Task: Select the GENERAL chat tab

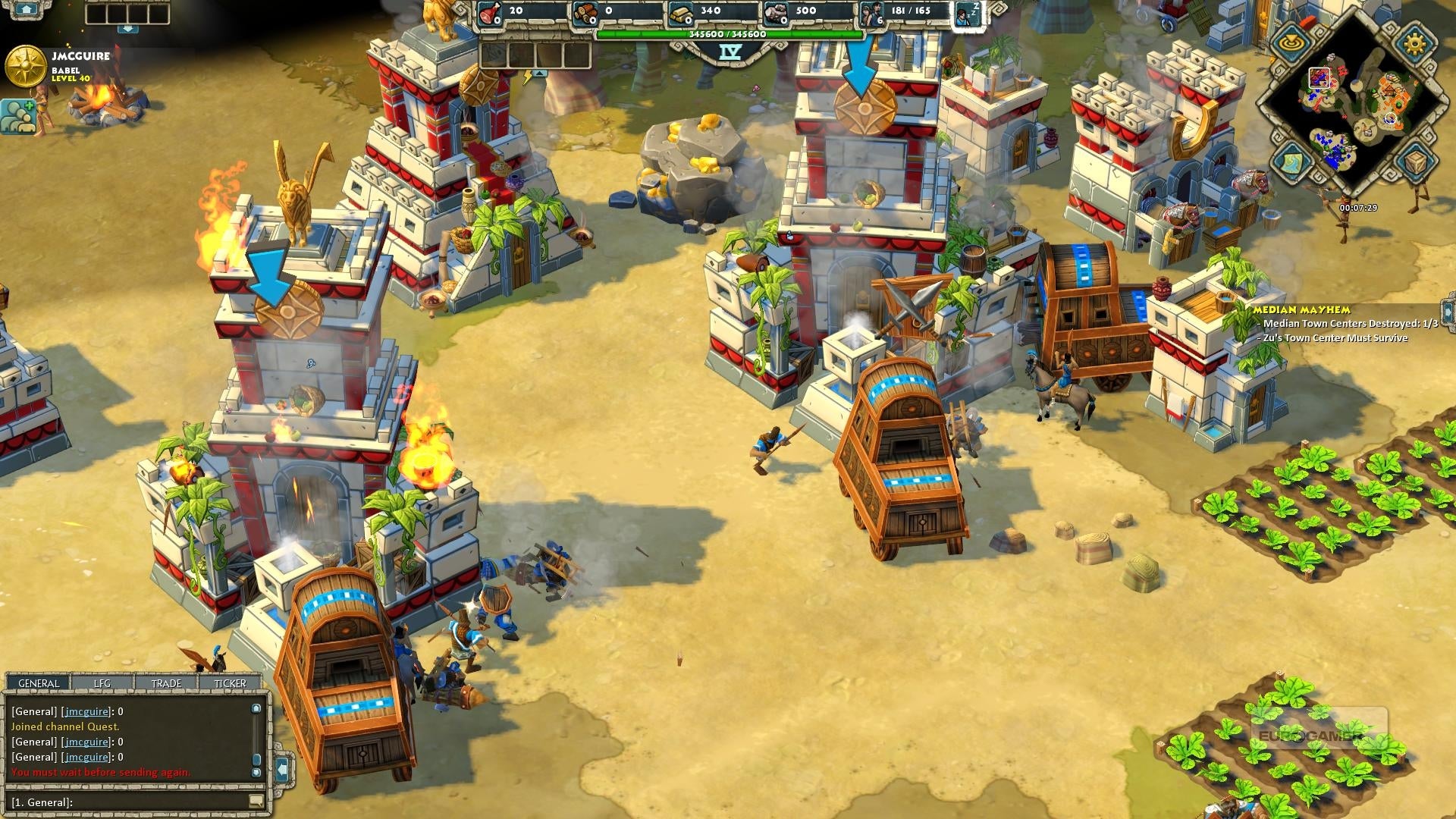Action: pyautogui.click(x=39, y=683)
